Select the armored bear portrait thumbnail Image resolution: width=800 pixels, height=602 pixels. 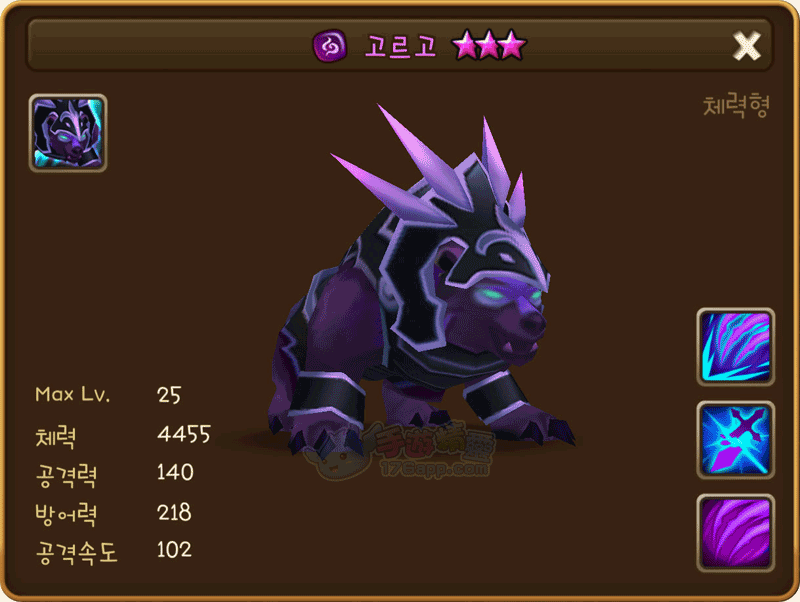point(68,133)
